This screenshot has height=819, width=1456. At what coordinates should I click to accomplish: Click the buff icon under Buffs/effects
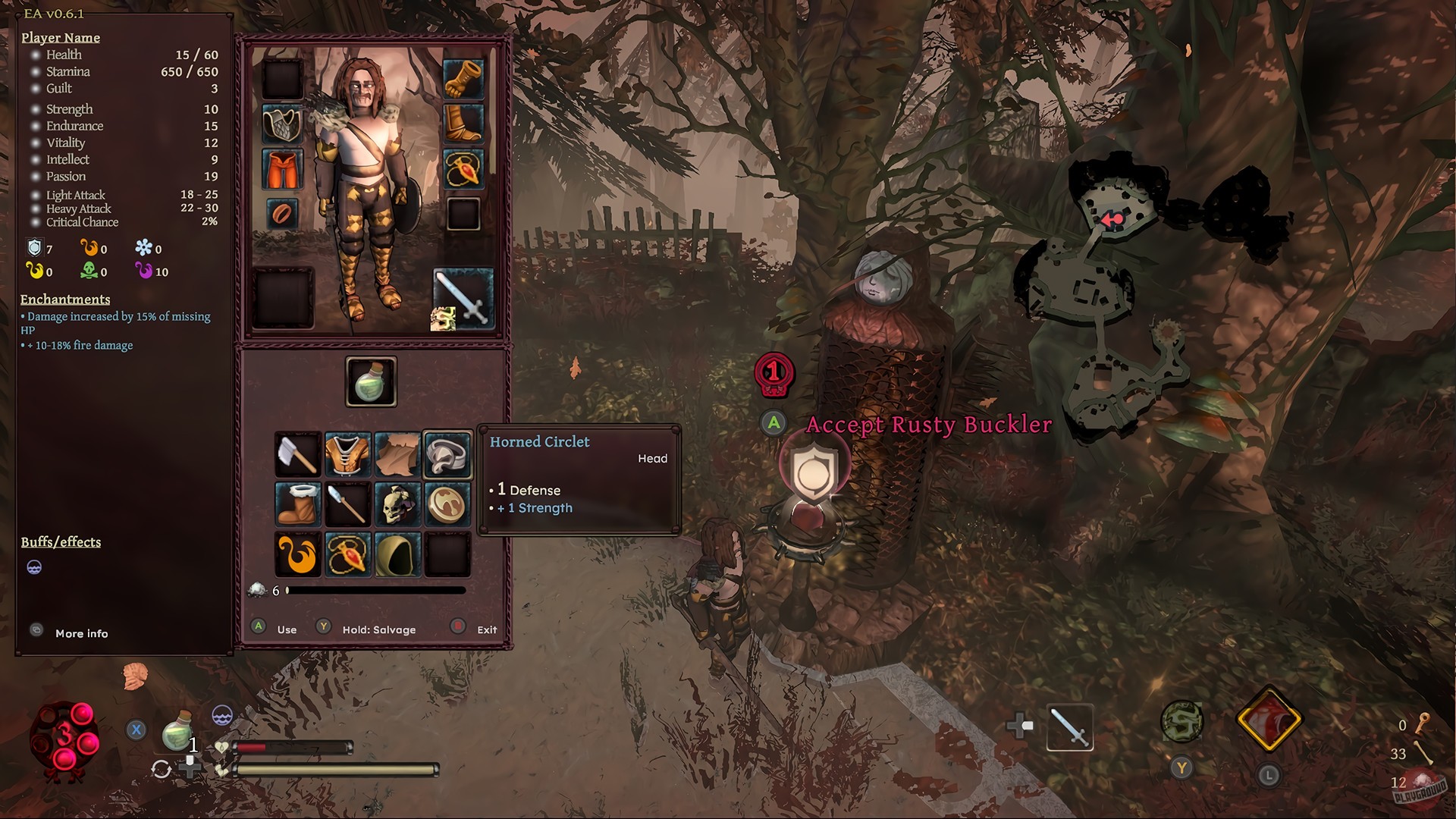(x=35, y=567)
